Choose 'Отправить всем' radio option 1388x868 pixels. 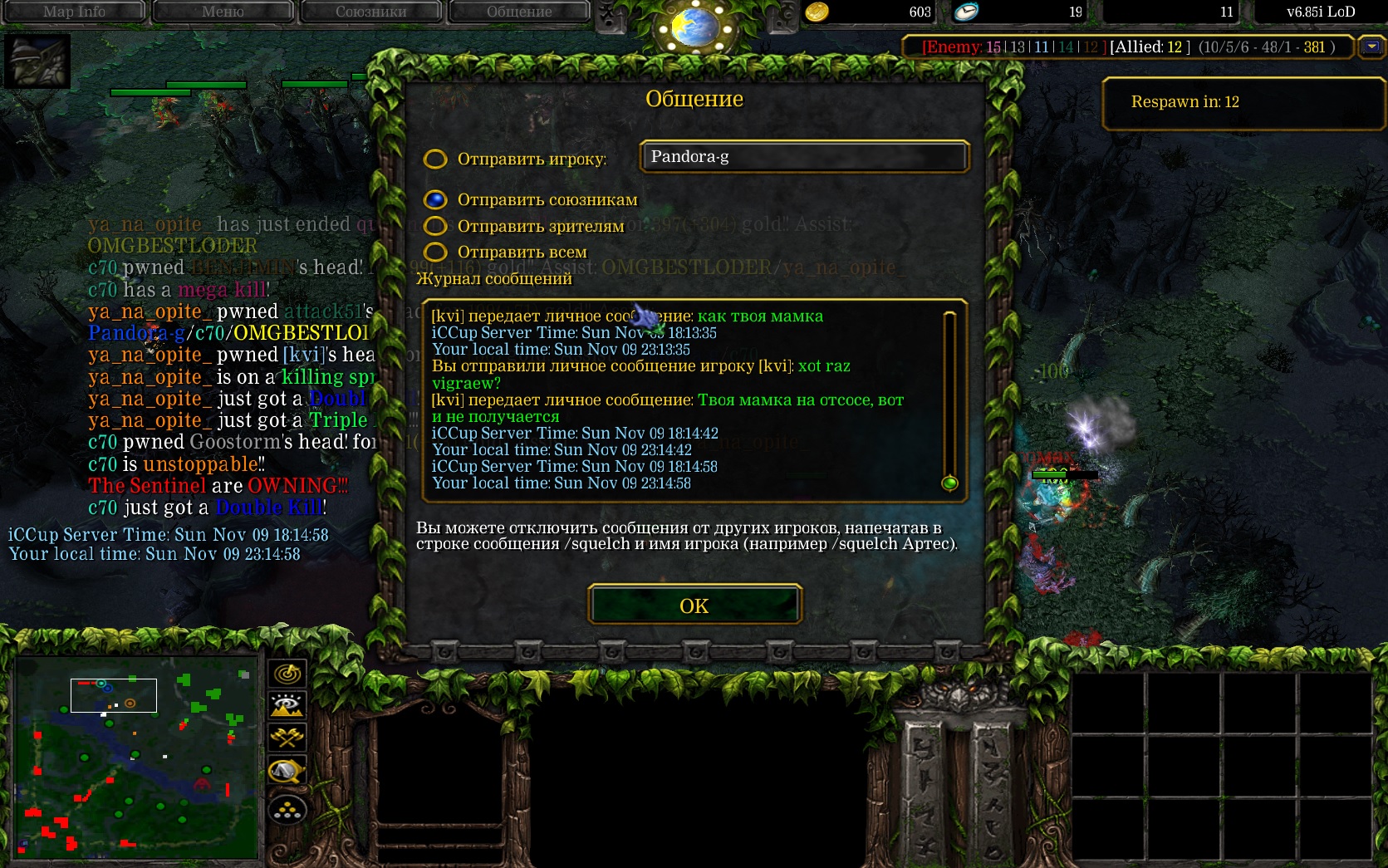pos(435,252)
